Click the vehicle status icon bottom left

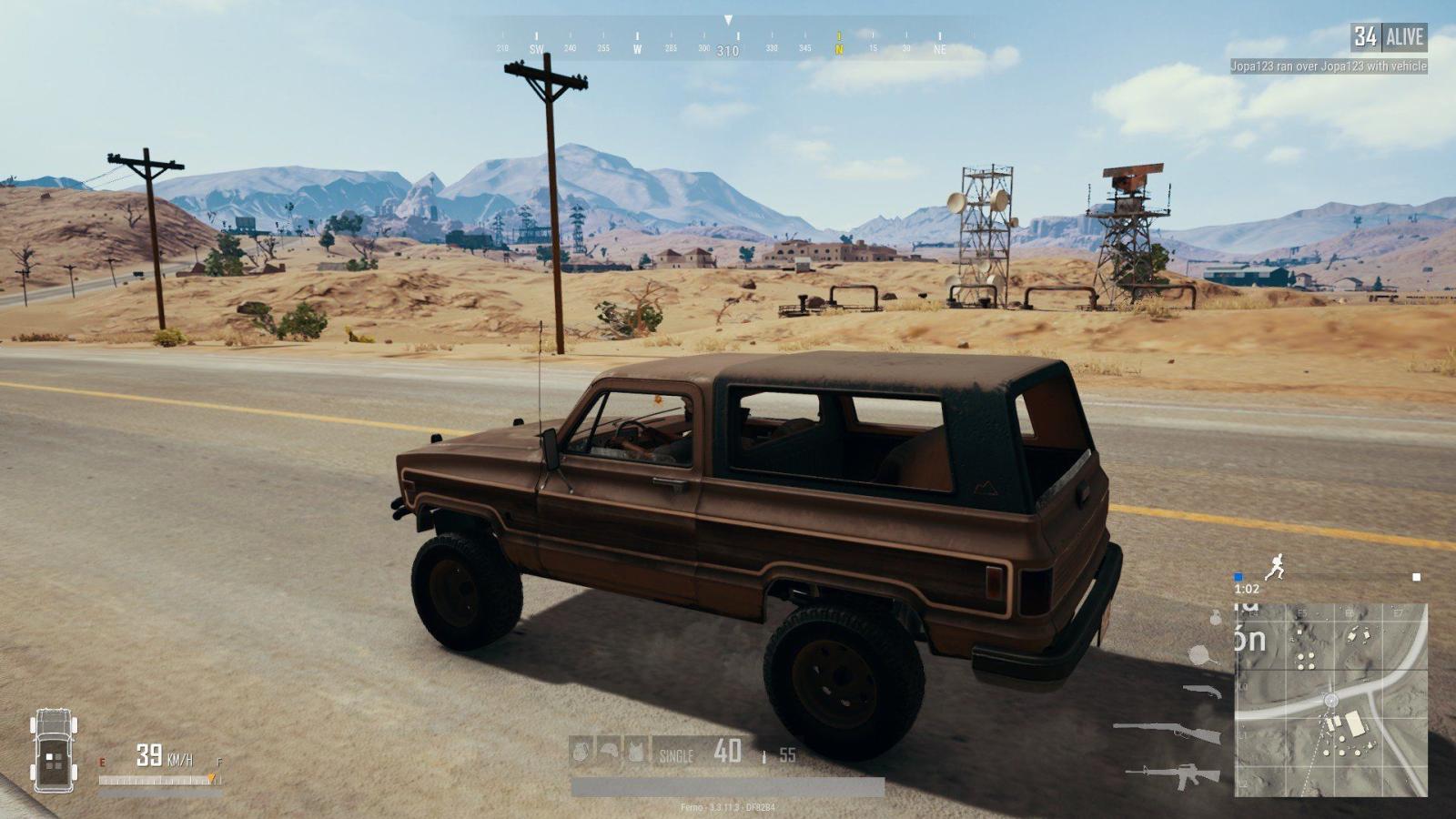(x=55, y=753)
